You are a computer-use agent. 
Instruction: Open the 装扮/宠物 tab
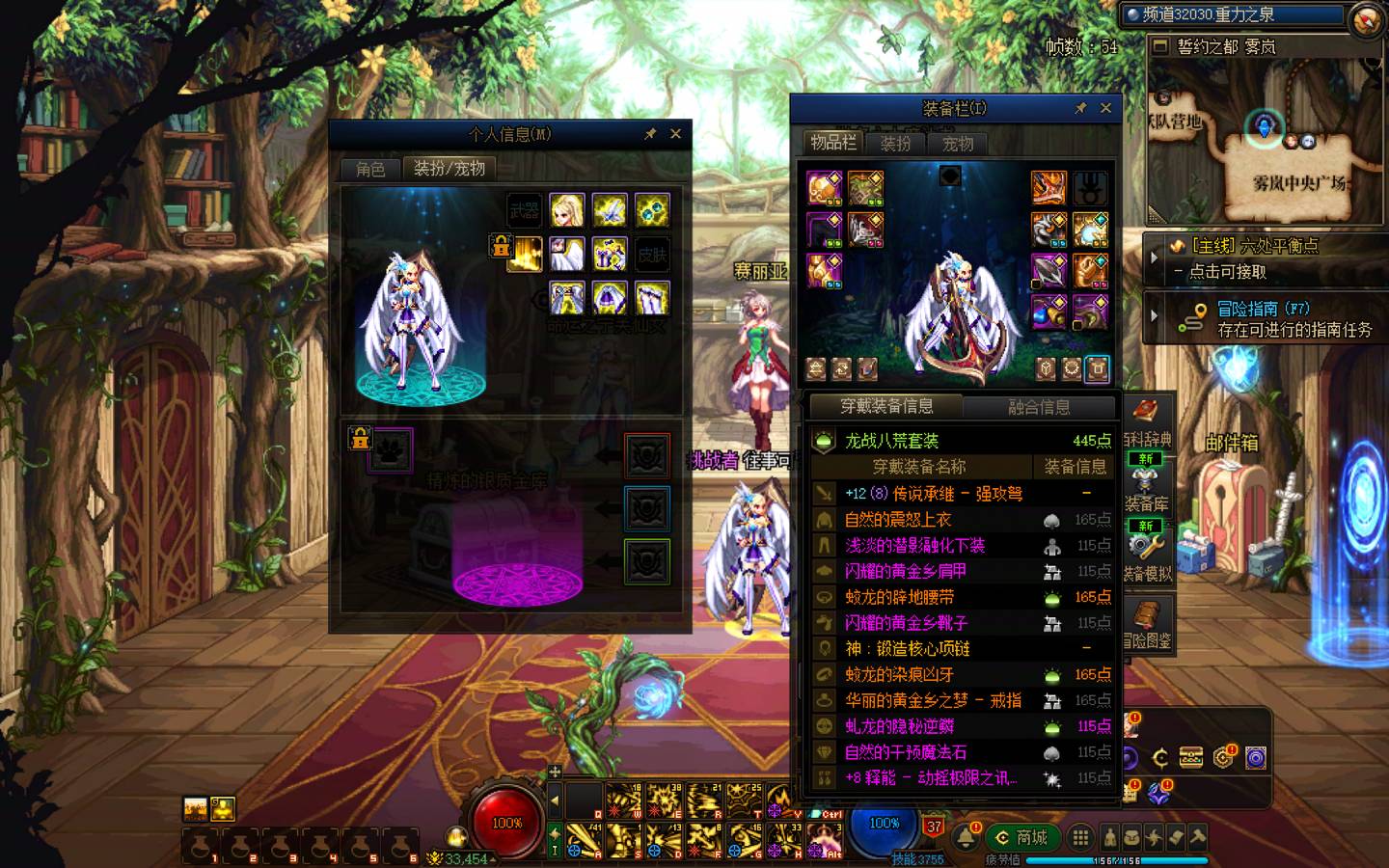449,168
